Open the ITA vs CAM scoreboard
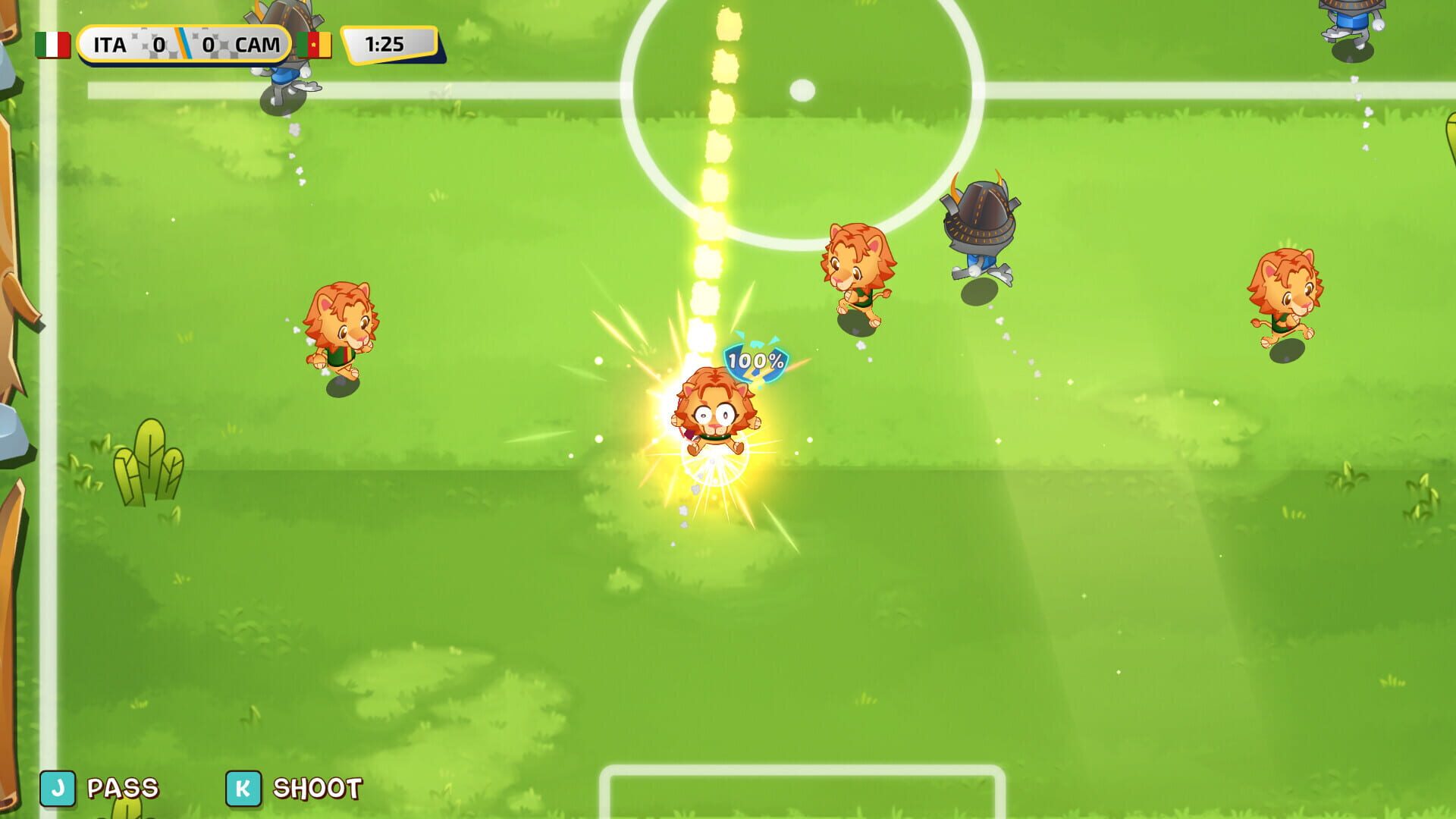This screenshot has height=819, width=1456. tap(186, 45)
